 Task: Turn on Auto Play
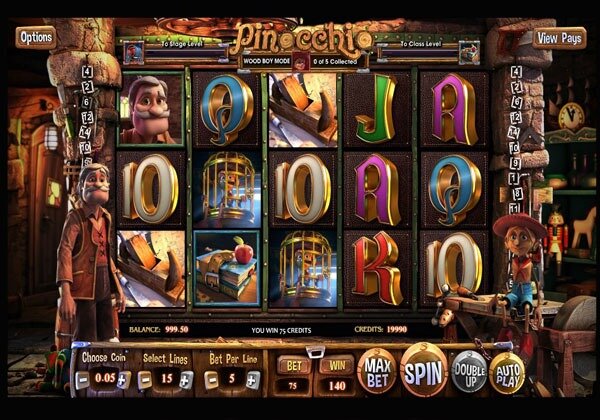(507, 372)
